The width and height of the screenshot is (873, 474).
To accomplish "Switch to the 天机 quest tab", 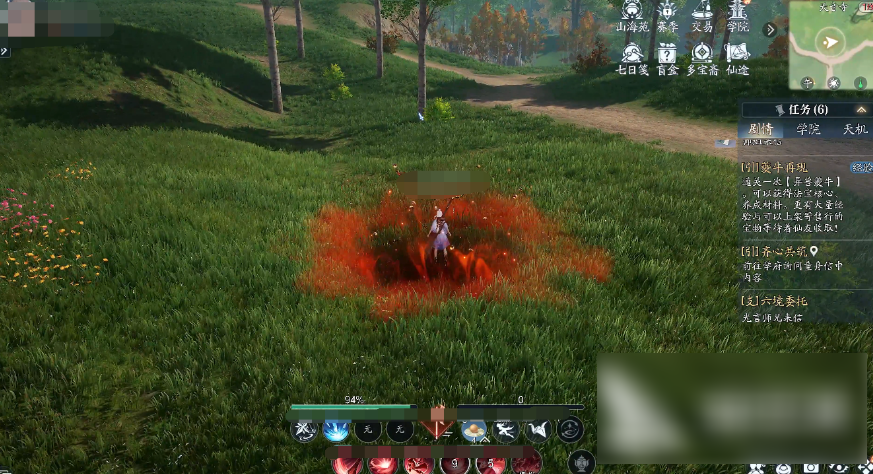I will [853, 129].
